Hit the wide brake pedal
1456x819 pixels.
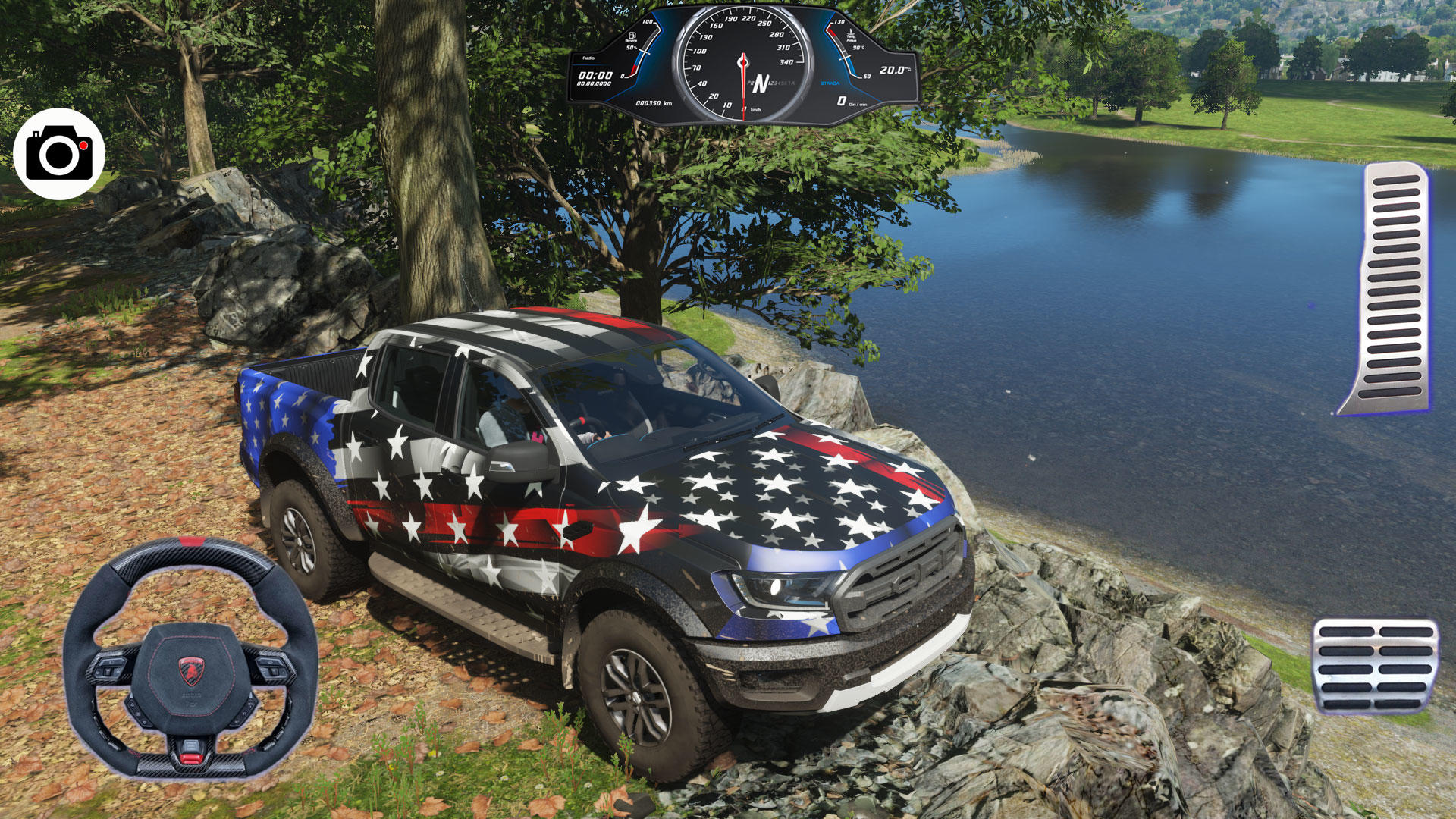tap(1375, 667)
